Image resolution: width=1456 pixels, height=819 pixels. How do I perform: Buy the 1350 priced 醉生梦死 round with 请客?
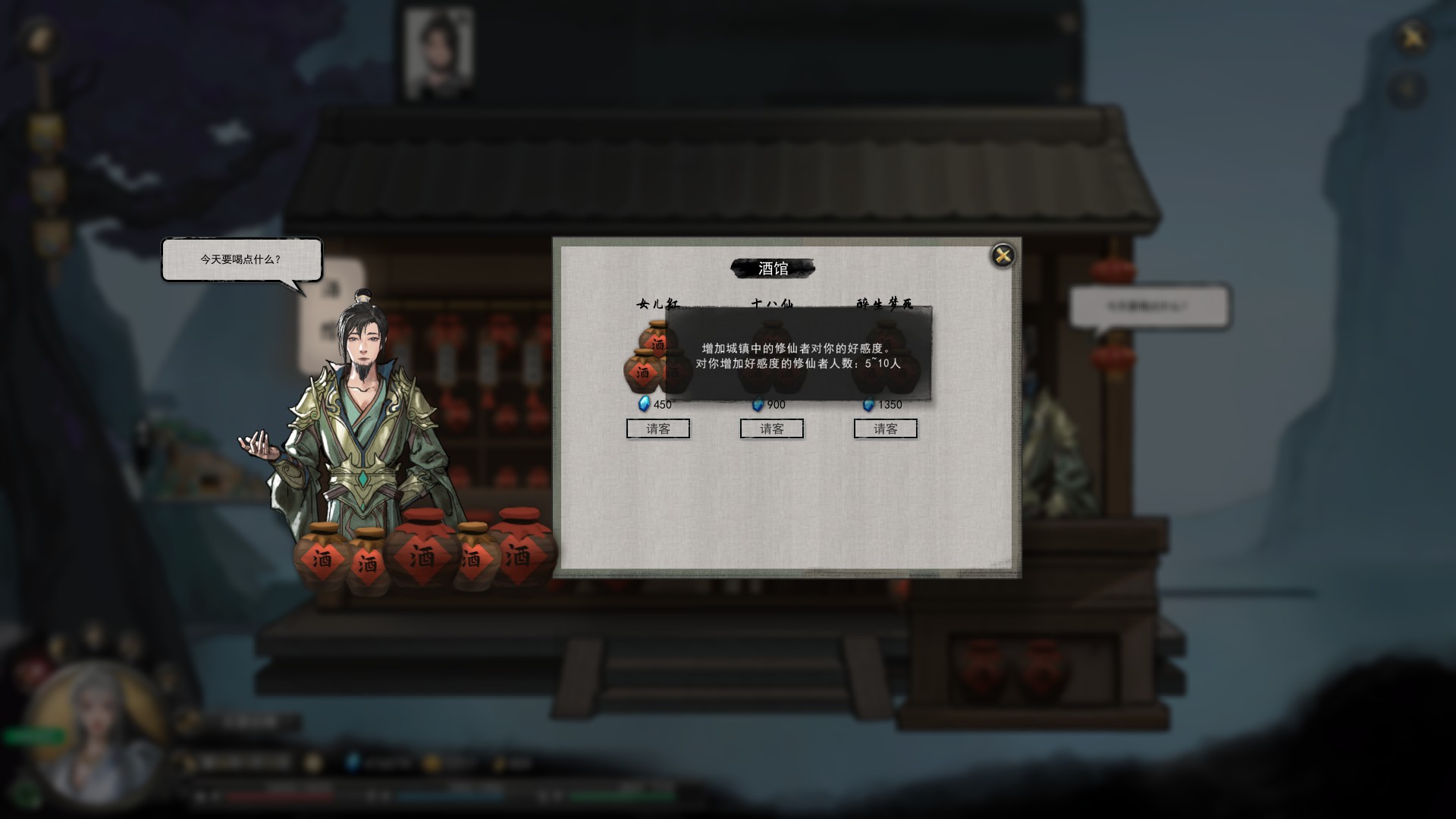coord(885,428)
